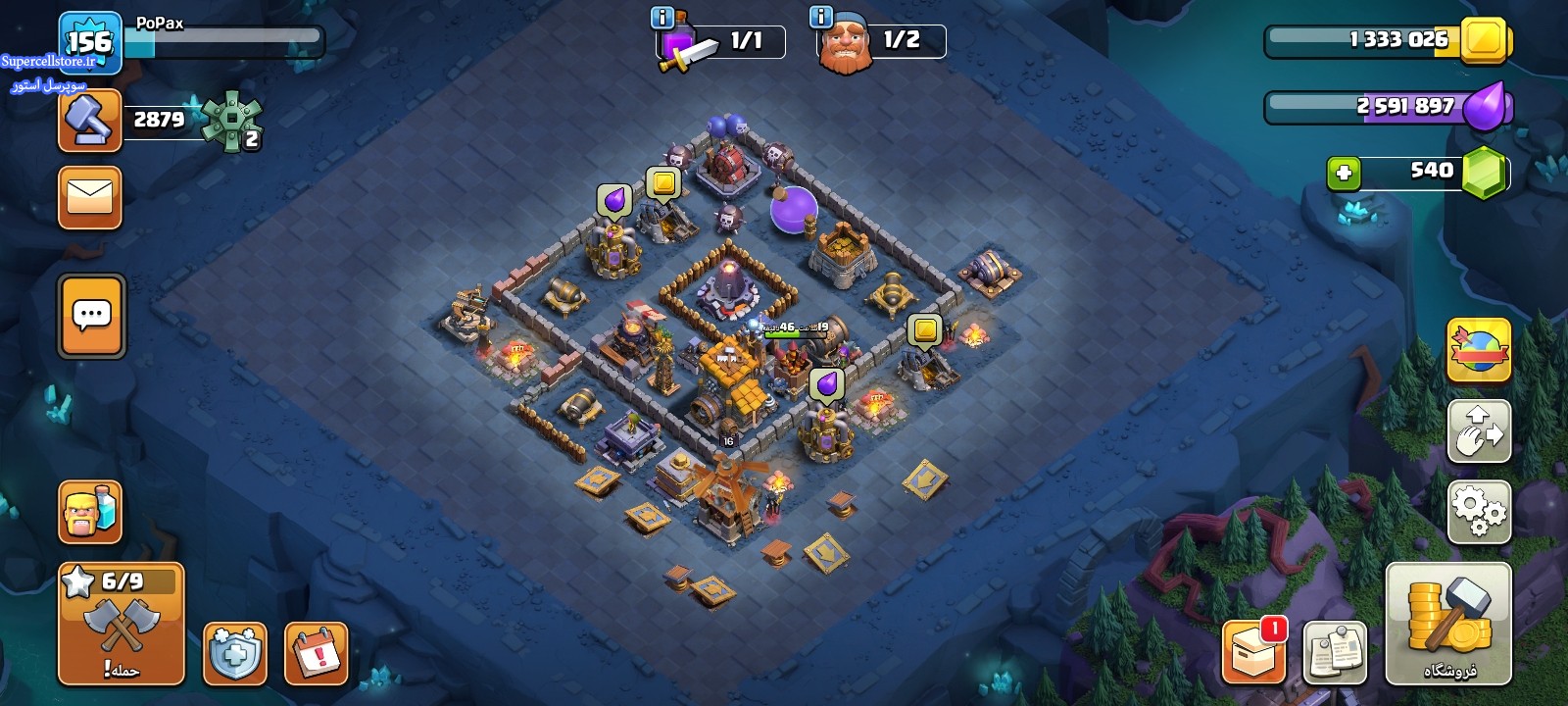Image resolution: width=1568 pixels, height=706 pixels.
Task: Open the shield with plus button
Action: (235, 653)
